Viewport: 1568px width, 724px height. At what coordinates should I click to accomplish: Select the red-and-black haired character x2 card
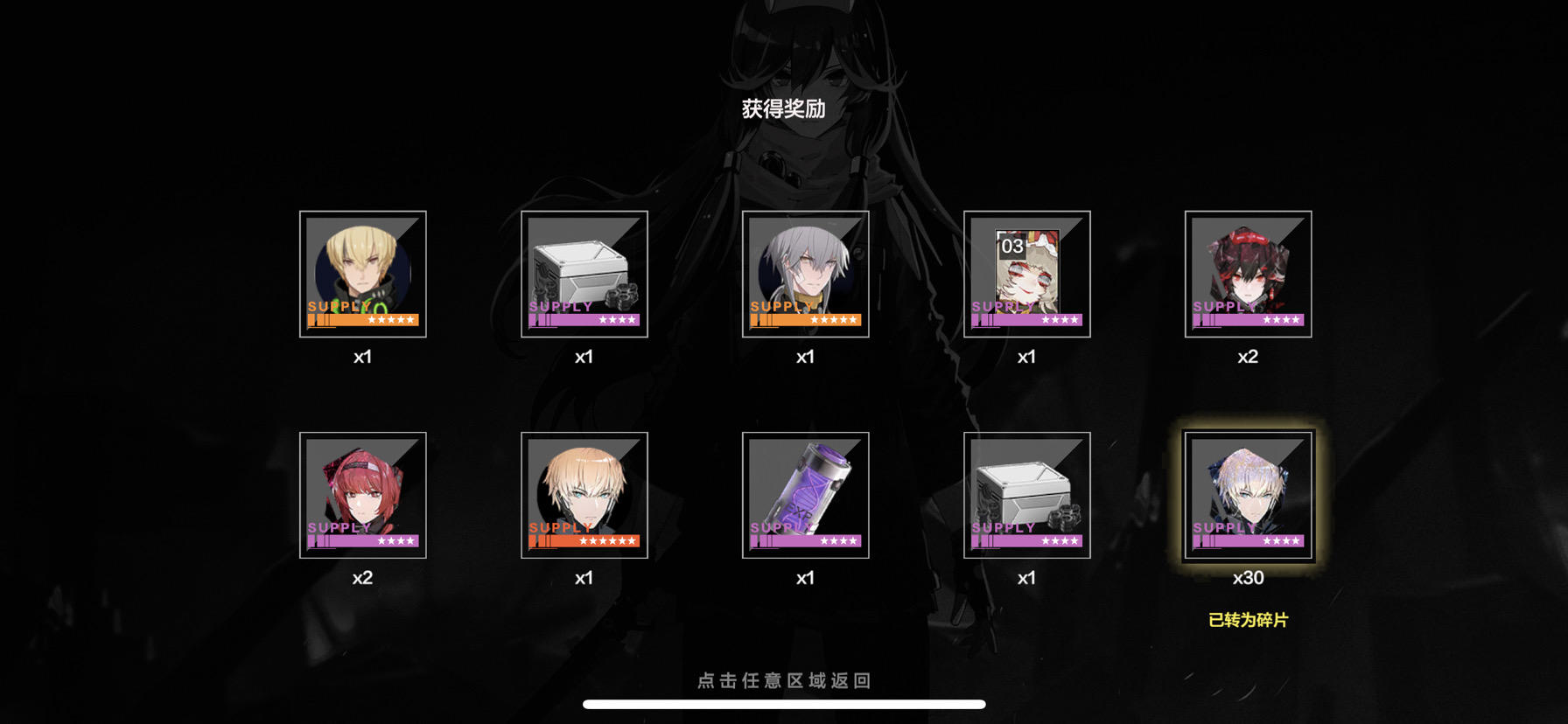[x=1249, y=275]
